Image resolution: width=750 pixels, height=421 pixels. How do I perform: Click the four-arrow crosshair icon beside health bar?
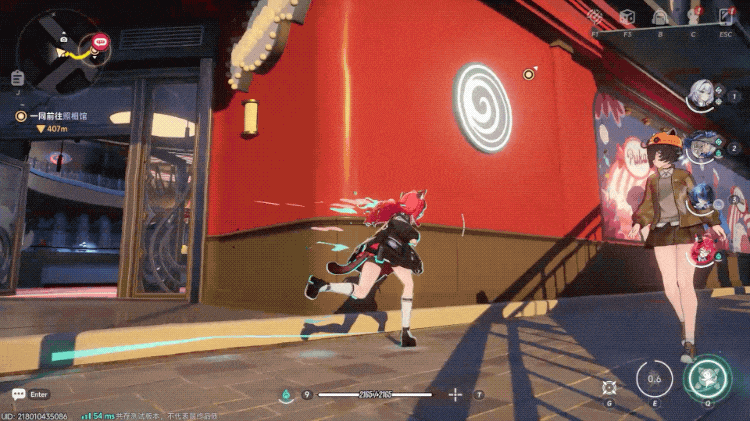click(x=456, y=395)
